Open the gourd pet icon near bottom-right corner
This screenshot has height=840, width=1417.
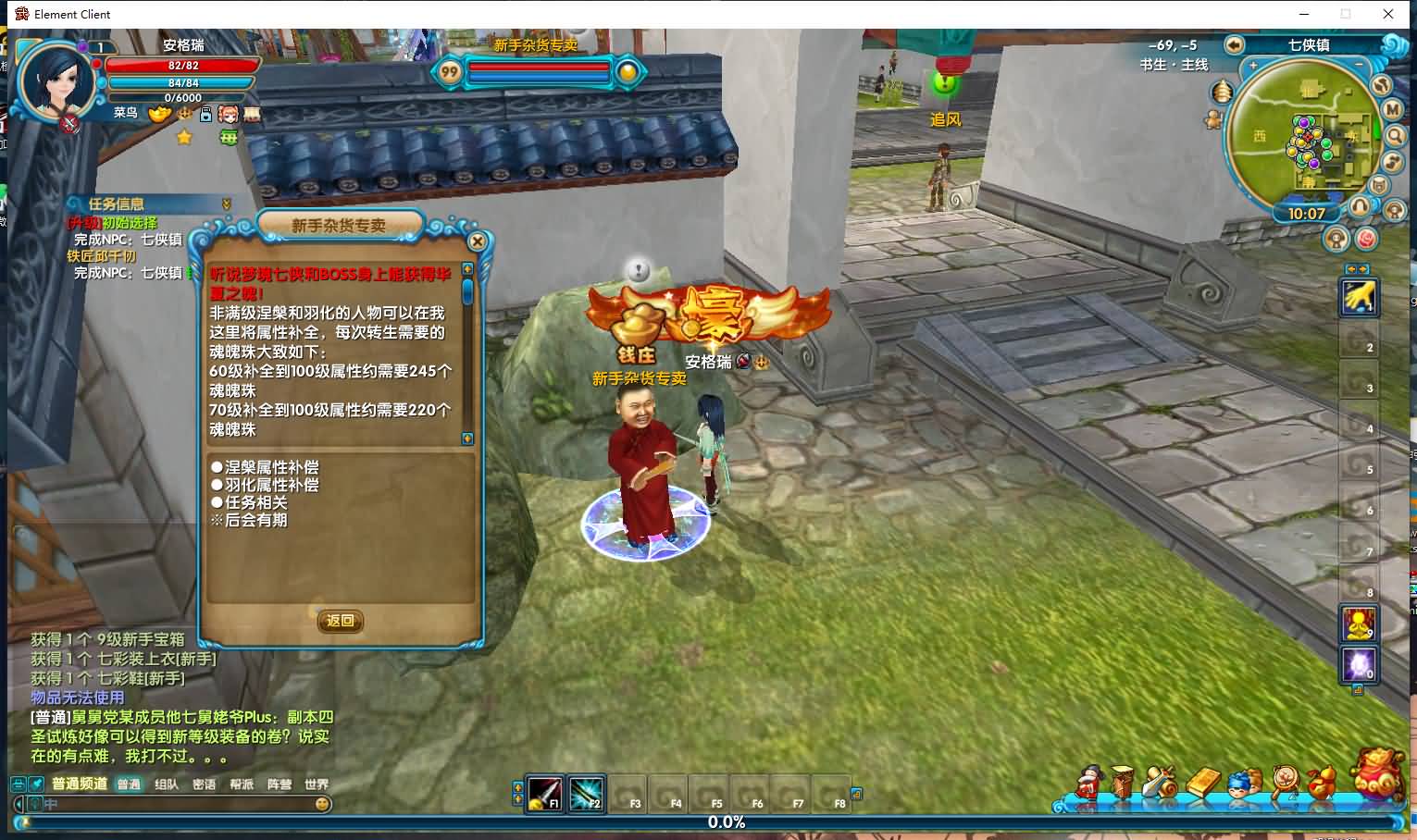(1322, 782)
